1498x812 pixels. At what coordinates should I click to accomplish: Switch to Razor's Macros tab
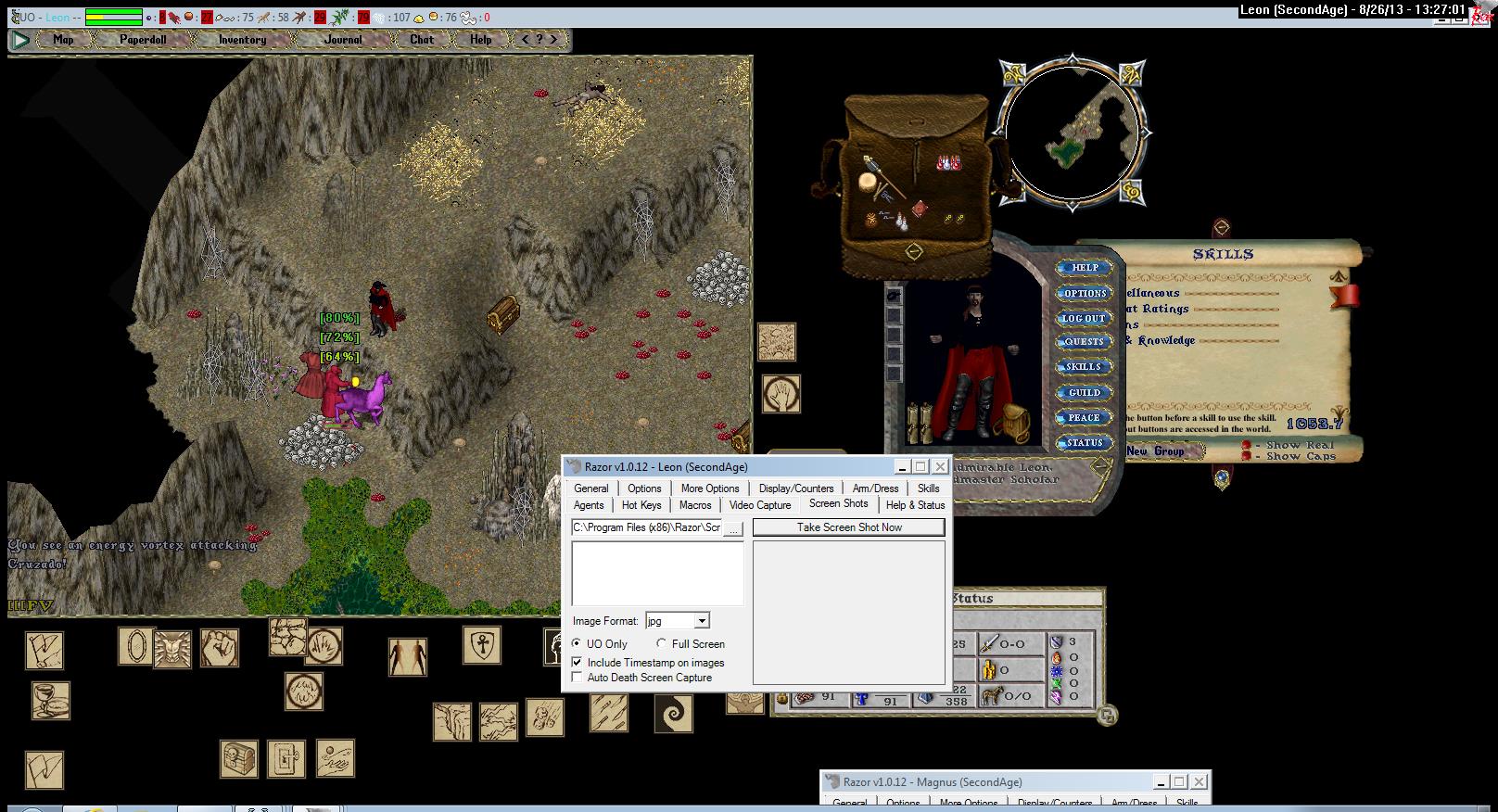(695, 505)
